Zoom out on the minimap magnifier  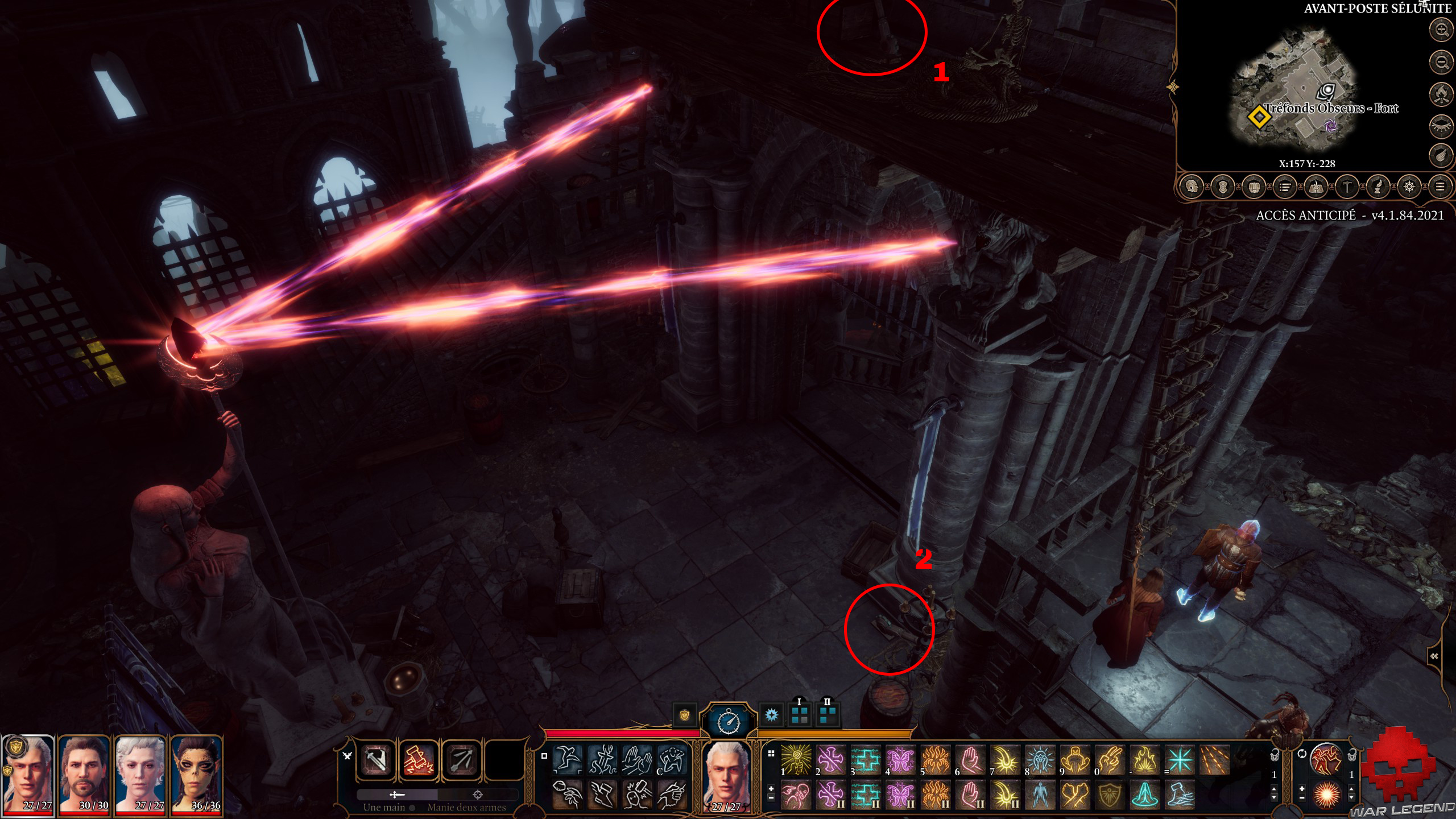1441,61
